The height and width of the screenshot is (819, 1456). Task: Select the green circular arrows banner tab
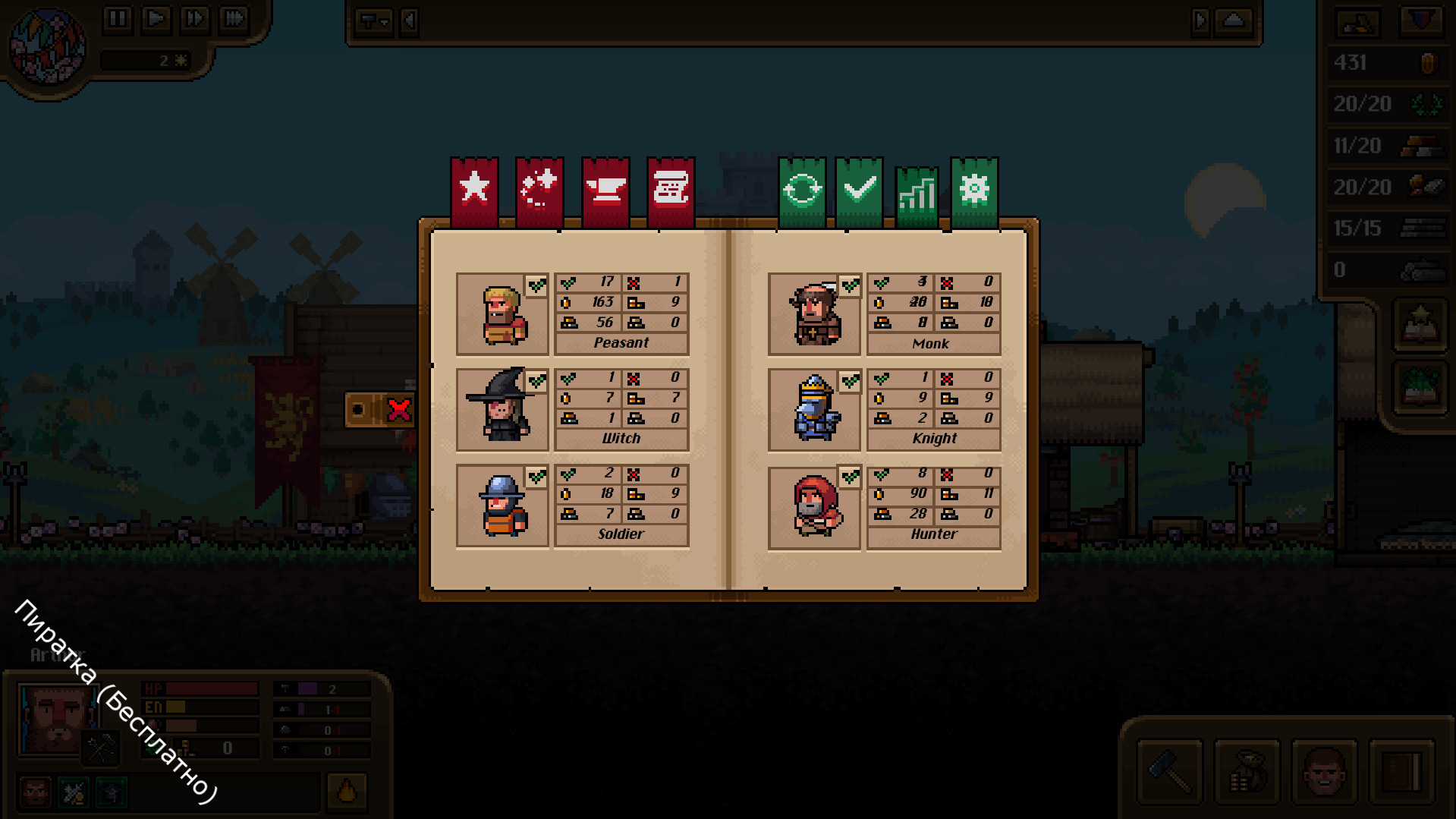(802, 190)
